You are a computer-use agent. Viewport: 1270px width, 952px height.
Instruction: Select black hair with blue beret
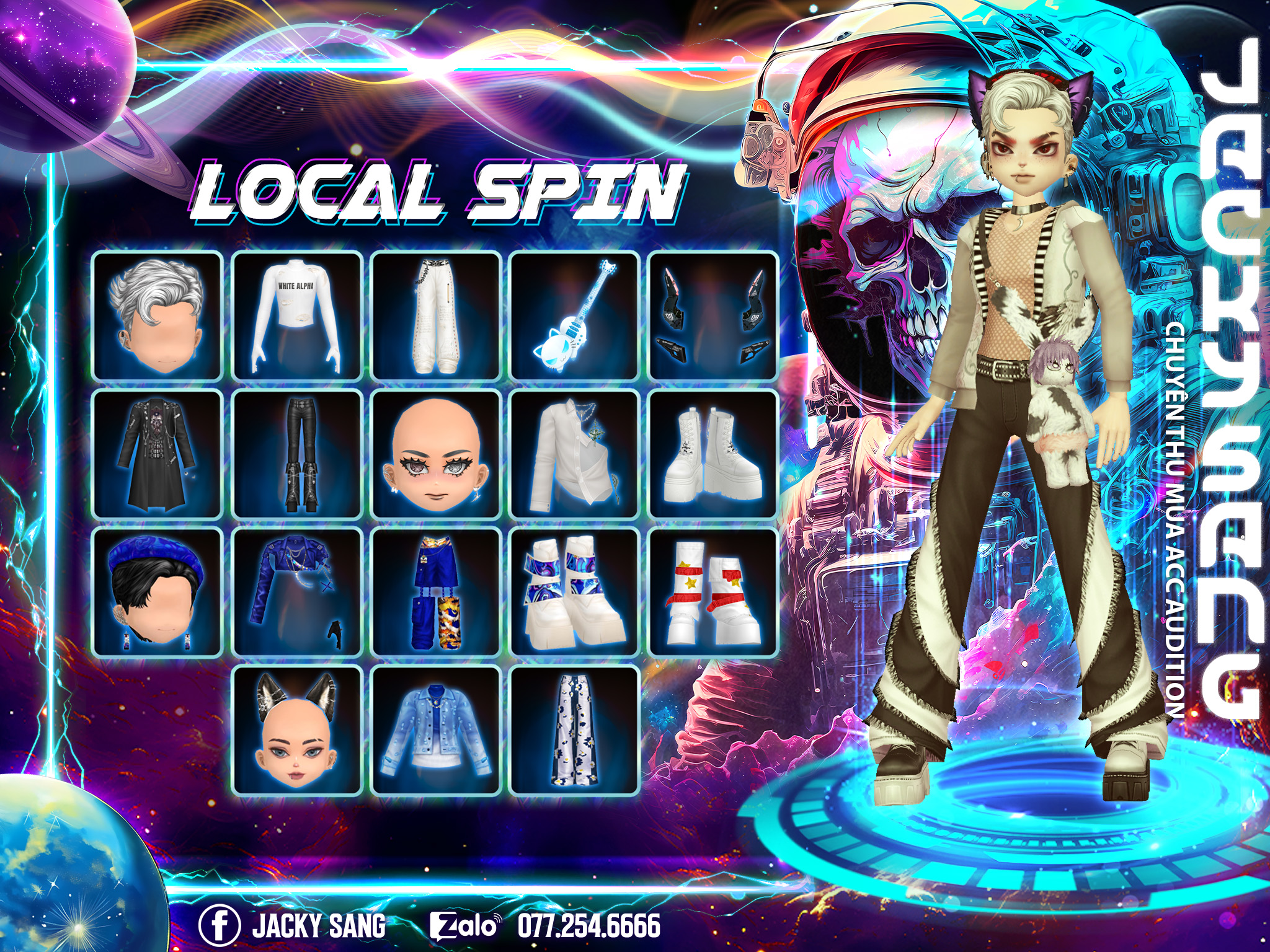coord(158,593)
